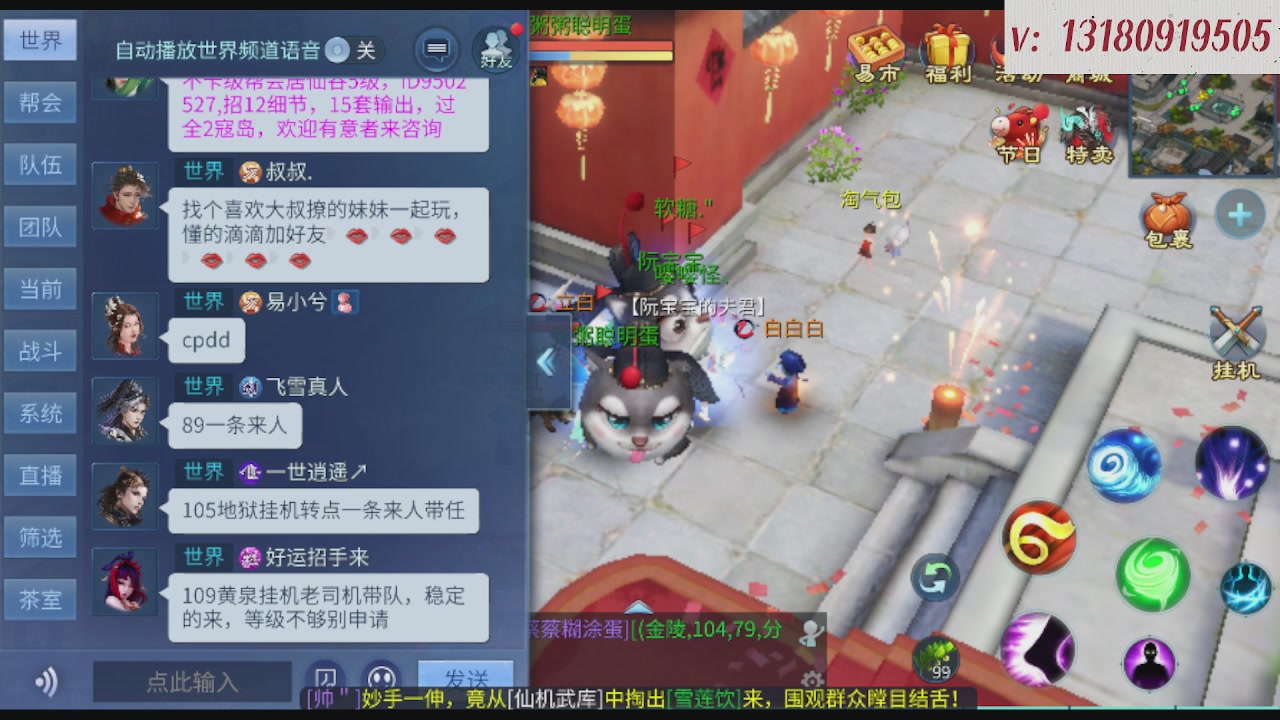The image size is (1280, 720).
Task: Open the friends panel icon near chat
Action: (492, 44)
